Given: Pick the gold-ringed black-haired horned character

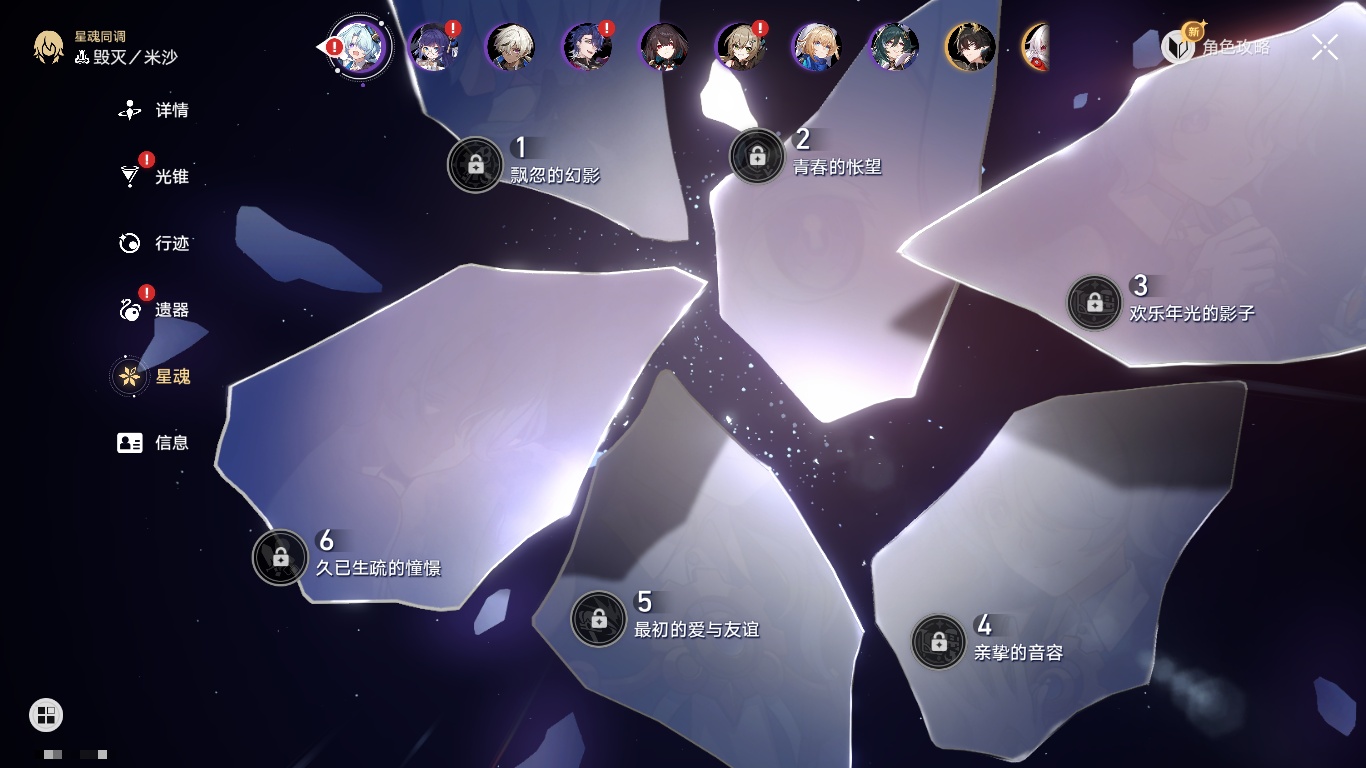Looking at the screenshot, I should [x=970, y=47].
